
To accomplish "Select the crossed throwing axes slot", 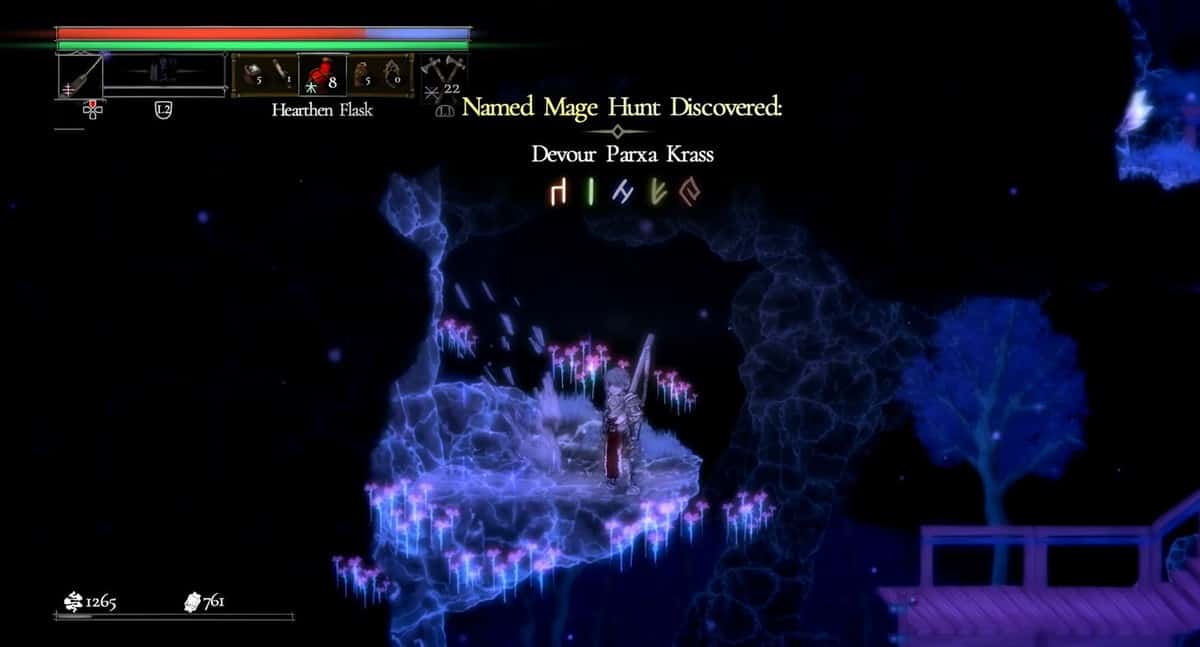I will tap(441, 74).
